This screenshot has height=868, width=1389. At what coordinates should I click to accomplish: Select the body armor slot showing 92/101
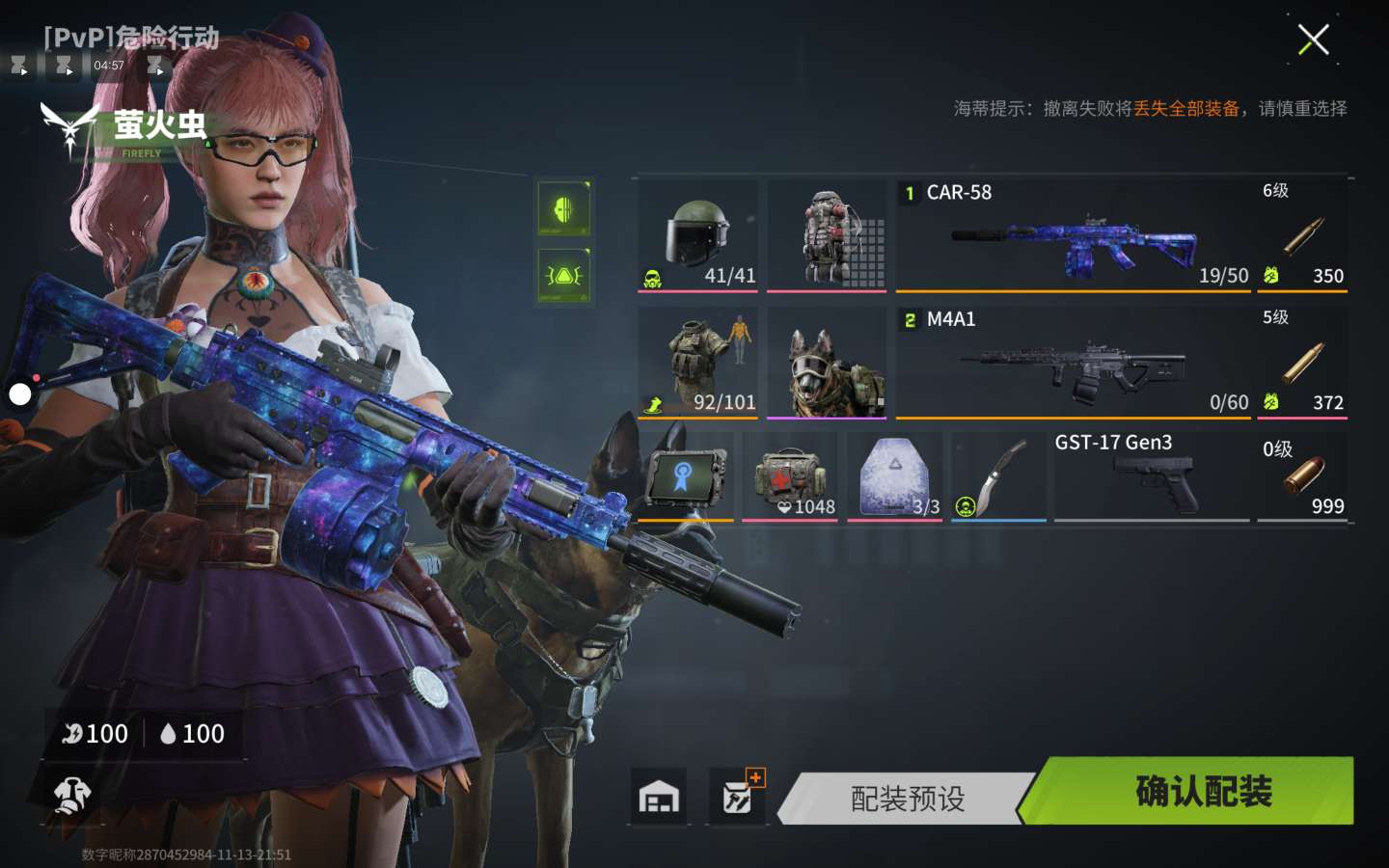click(697, 364)
